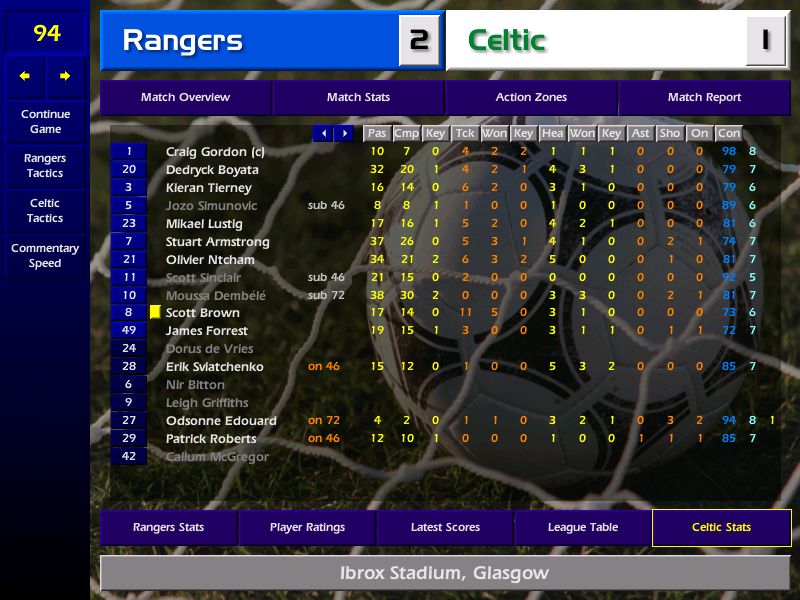Choose Scott Brown's row
This screenshot has height=600, width=800.
pyautogui.click(x=203, y=313)
